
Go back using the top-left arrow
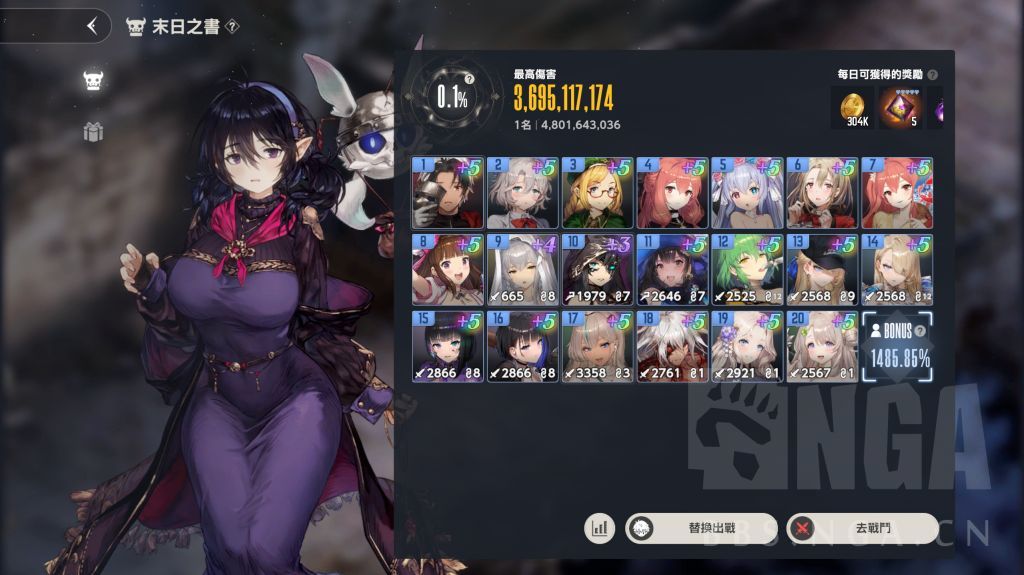tap(92, 26)
